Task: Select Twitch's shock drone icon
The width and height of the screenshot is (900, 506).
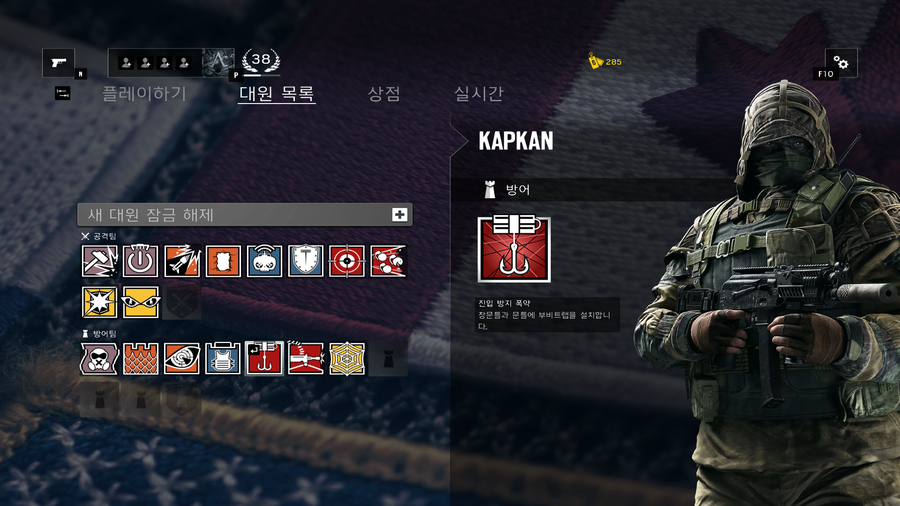Action: point(264,261)
